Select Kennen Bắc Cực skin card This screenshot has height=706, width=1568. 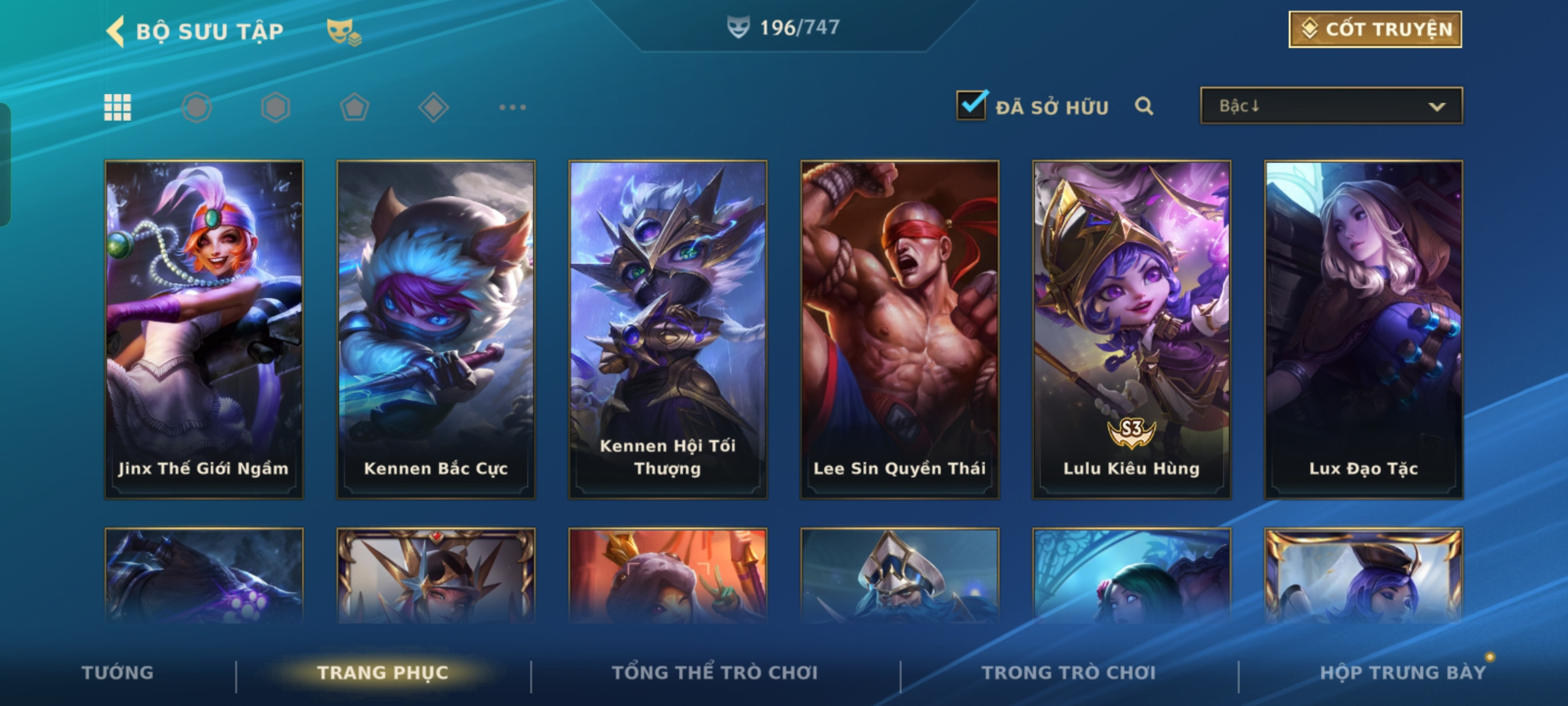point(436,329)
